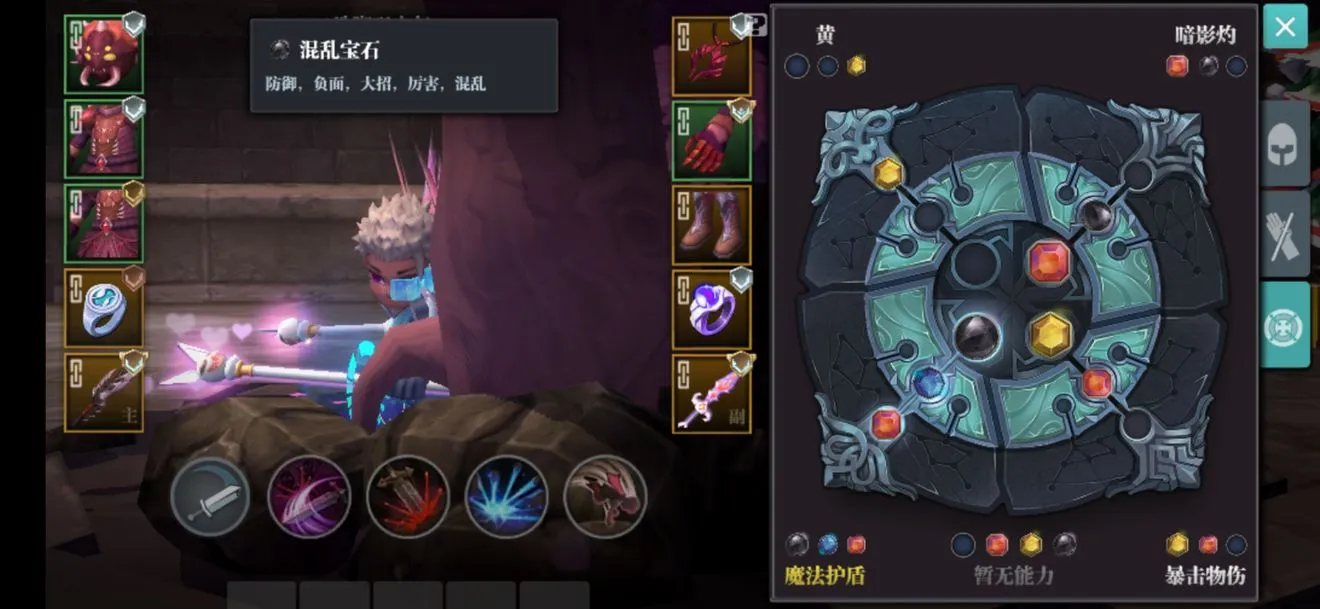This screenshot has height=609, width=1320.
Task: Select the large black chaos gem
Action: tap(977, 336)
